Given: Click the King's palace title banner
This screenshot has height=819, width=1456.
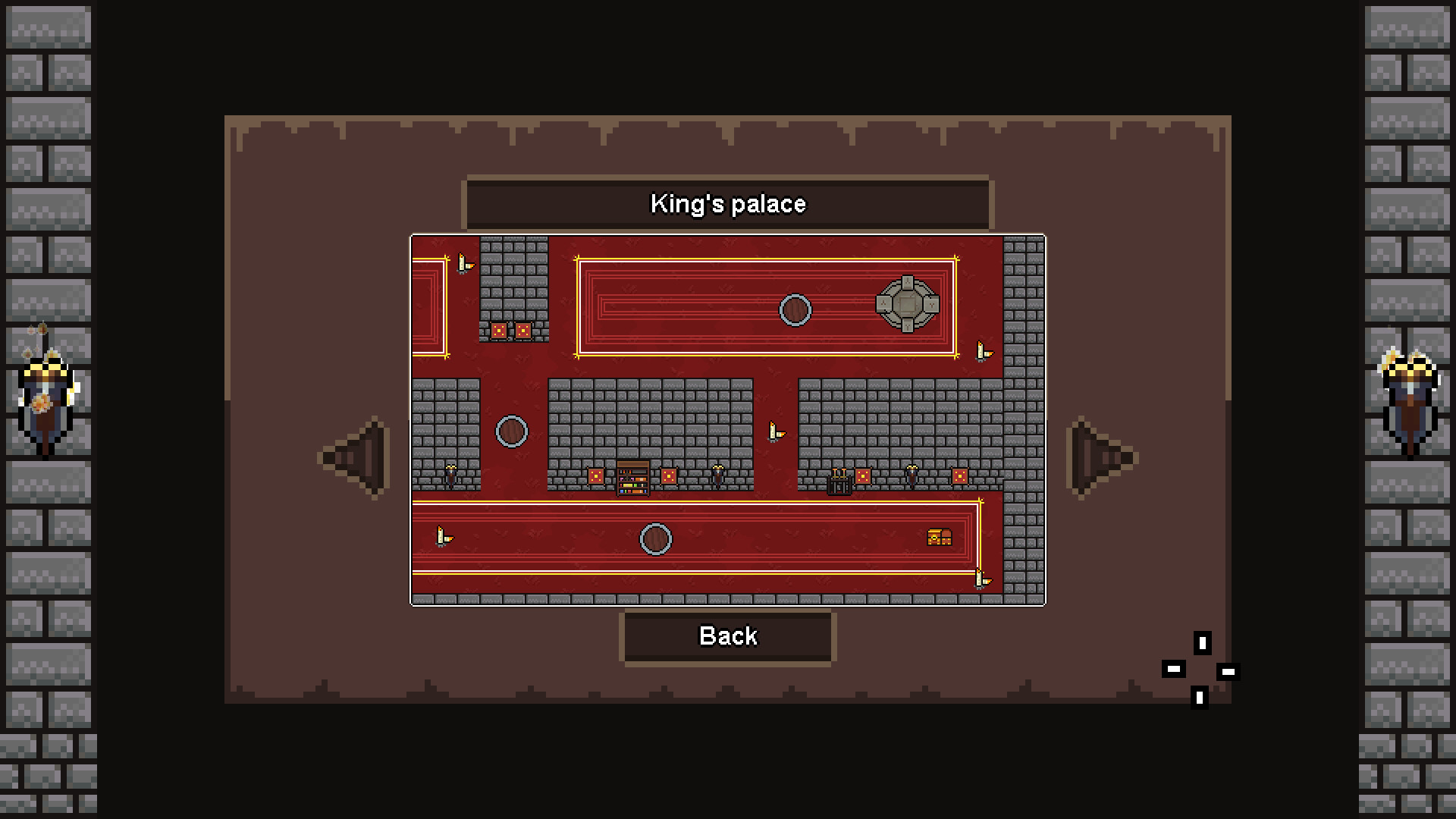Looking at the screenshot, I should [x=728, y=203].
